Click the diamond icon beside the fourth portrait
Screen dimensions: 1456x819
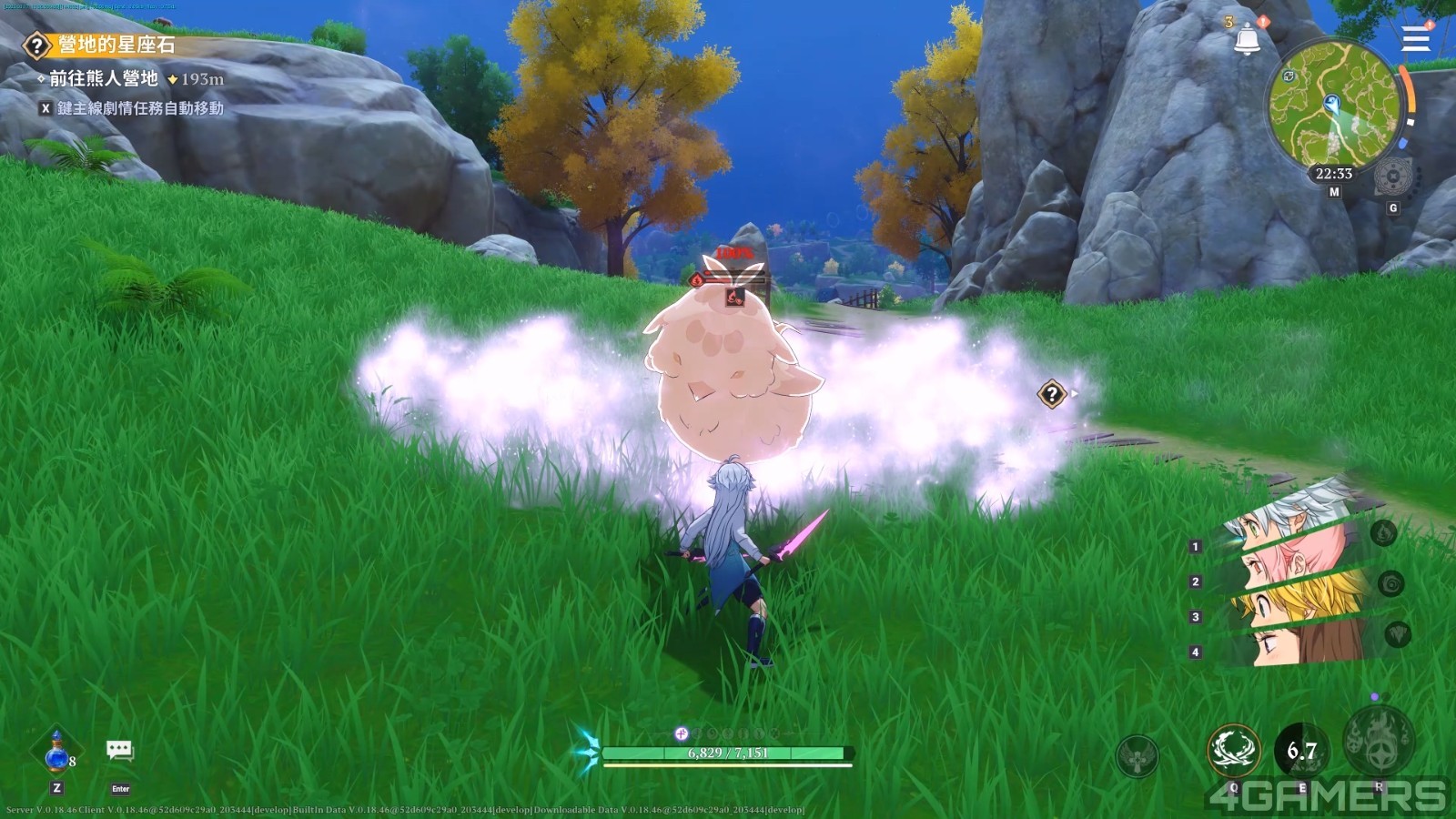pos(1398,633)
